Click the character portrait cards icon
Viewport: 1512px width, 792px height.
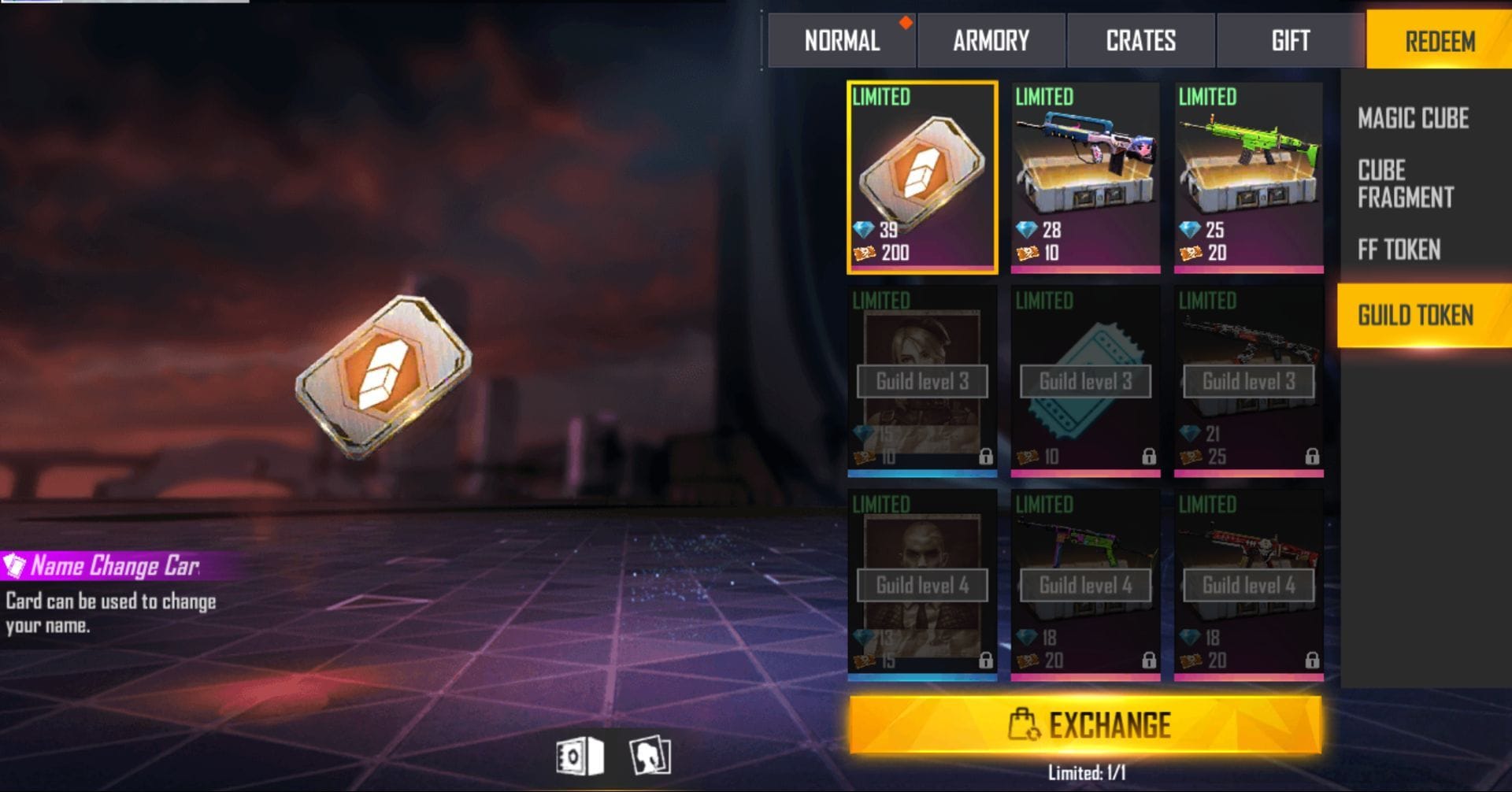point(650,757)
